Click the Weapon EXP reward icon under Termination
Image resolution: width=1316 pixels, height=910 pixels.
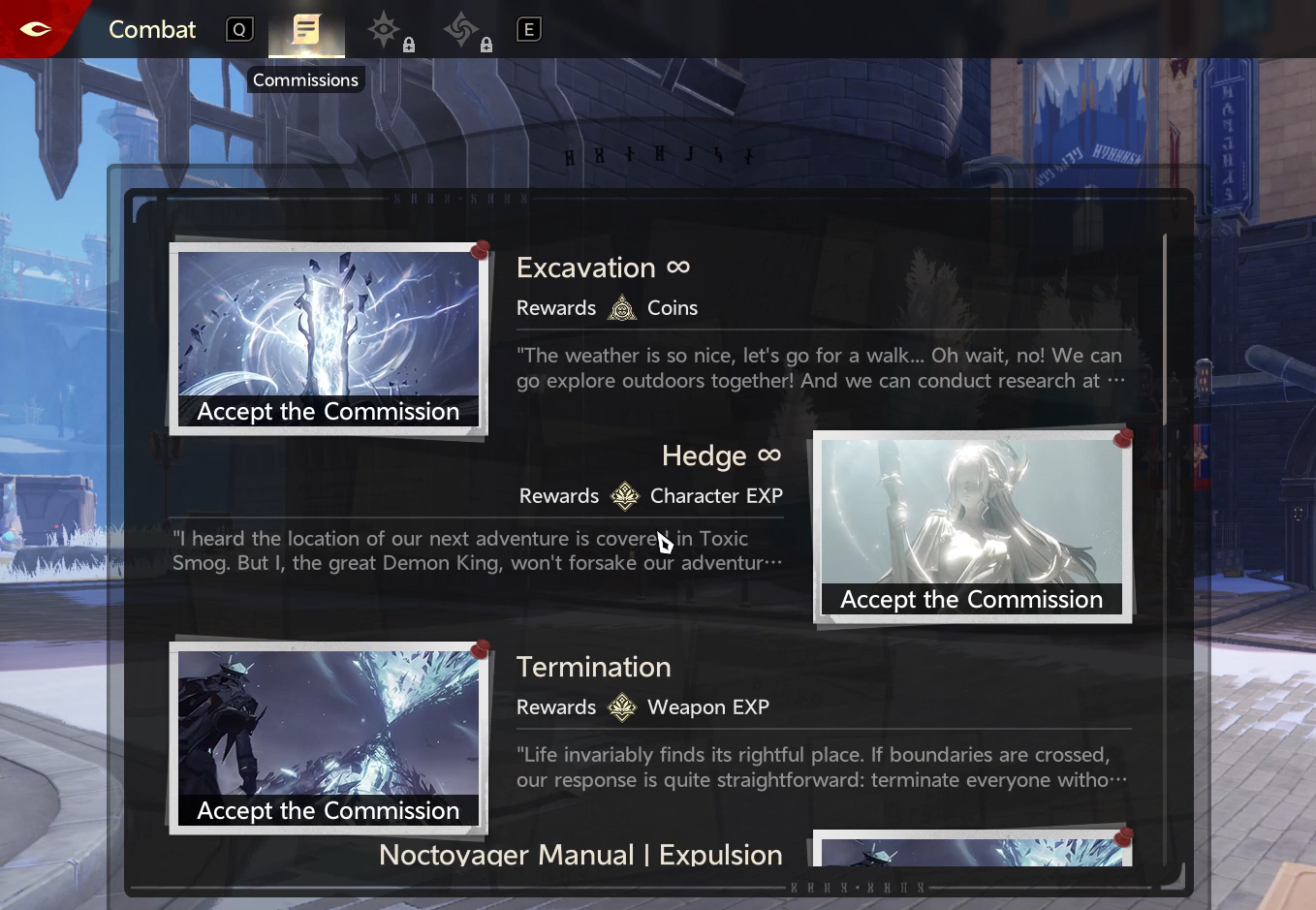point(620,708)
